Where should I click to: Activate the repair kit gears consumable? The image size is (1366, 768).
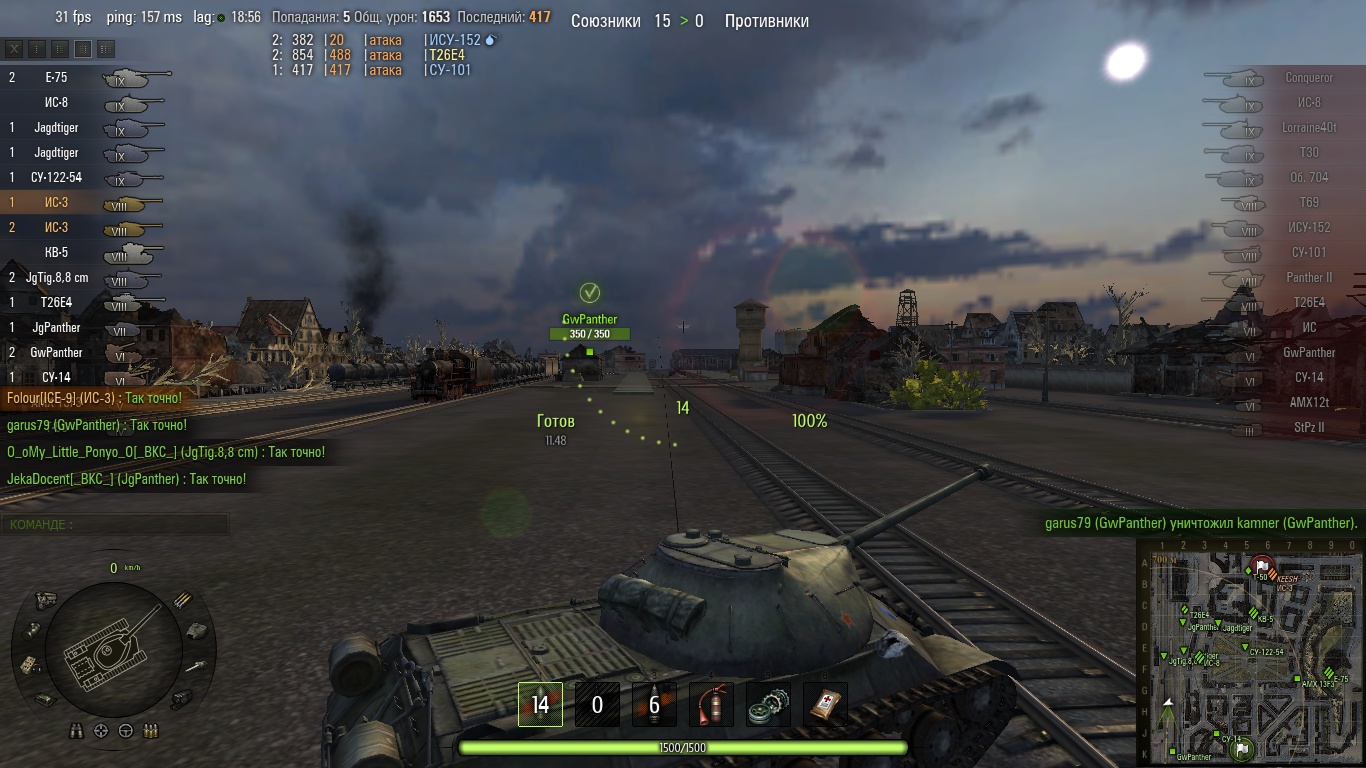pyautogui.click(x=768, y=705)
